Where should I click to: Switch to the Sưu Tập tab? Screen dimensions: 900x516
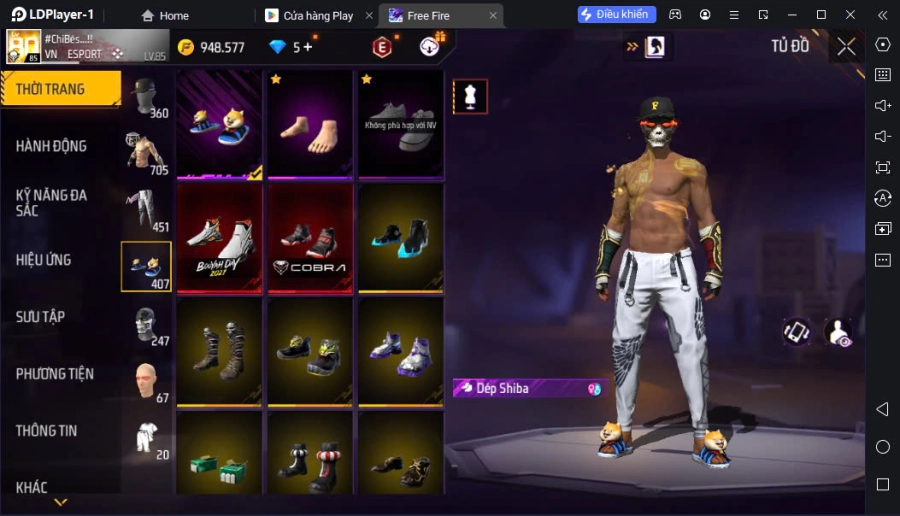click(x=41, y=317)
